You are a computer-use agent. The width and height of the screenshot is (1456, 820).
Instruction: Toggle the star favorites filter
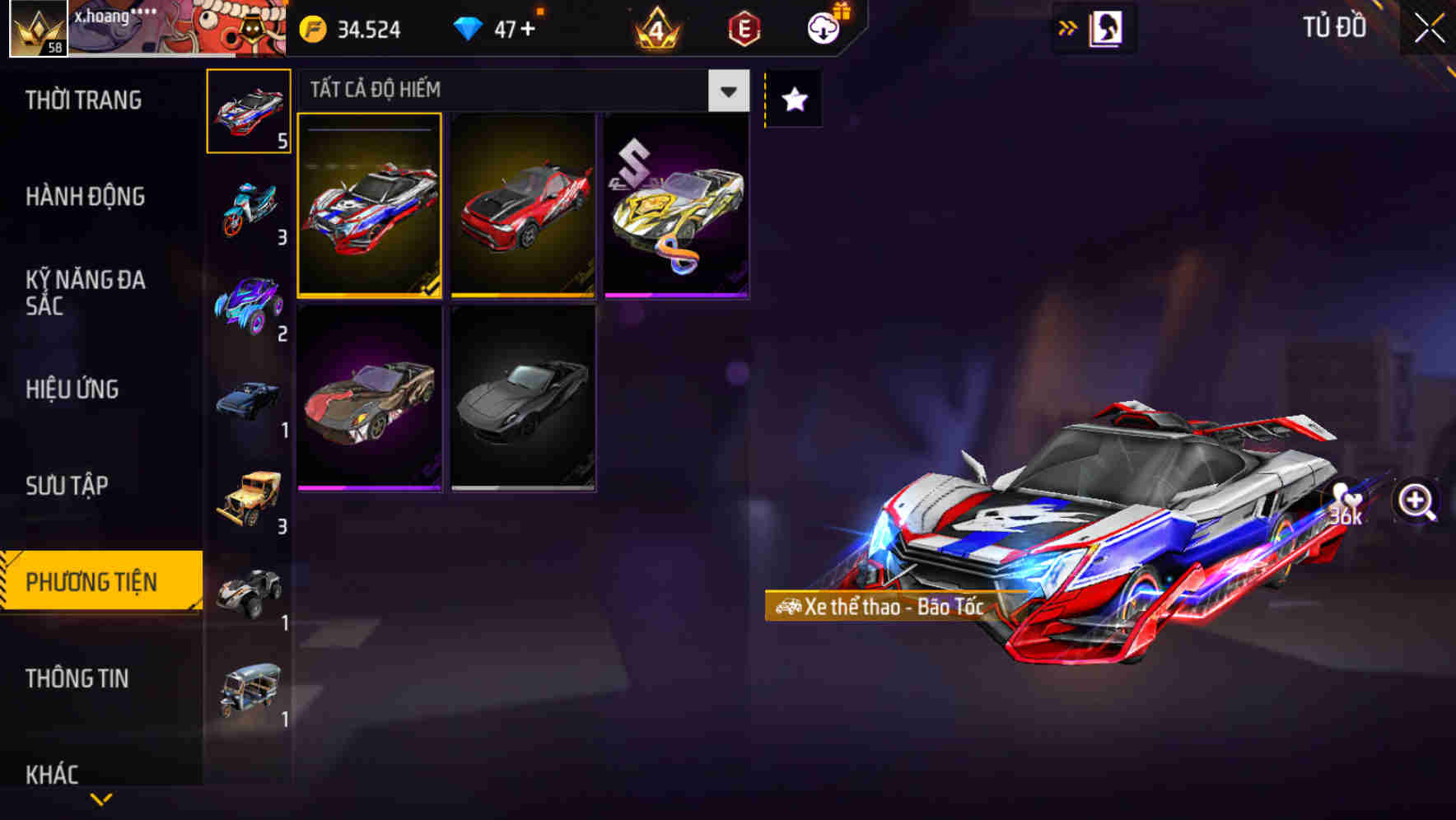[793, 99]
